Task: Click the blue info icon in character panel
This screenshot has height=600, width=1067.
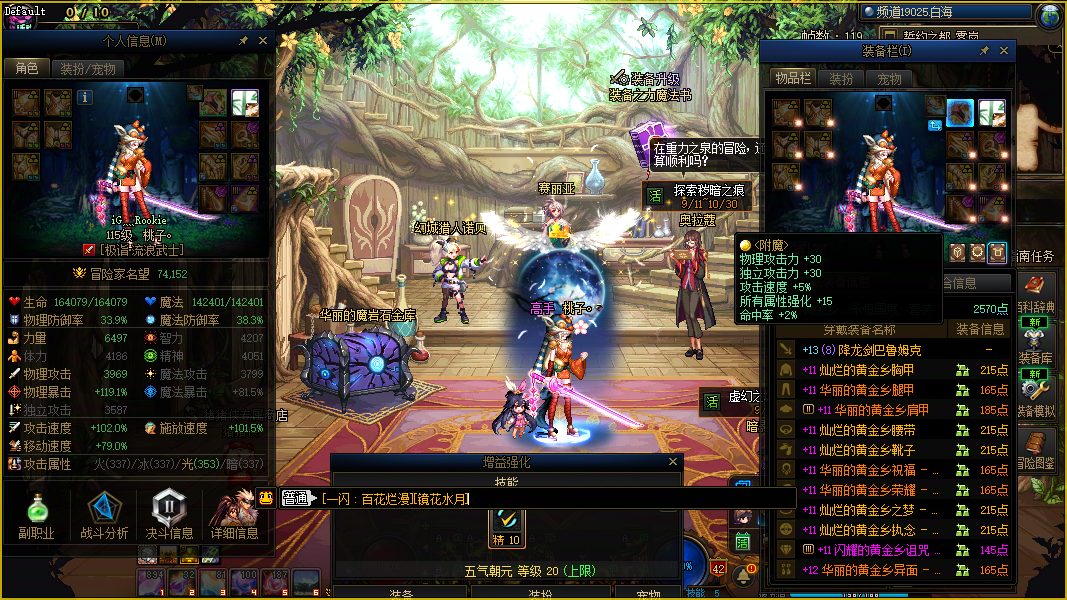Action: (85, 97)
